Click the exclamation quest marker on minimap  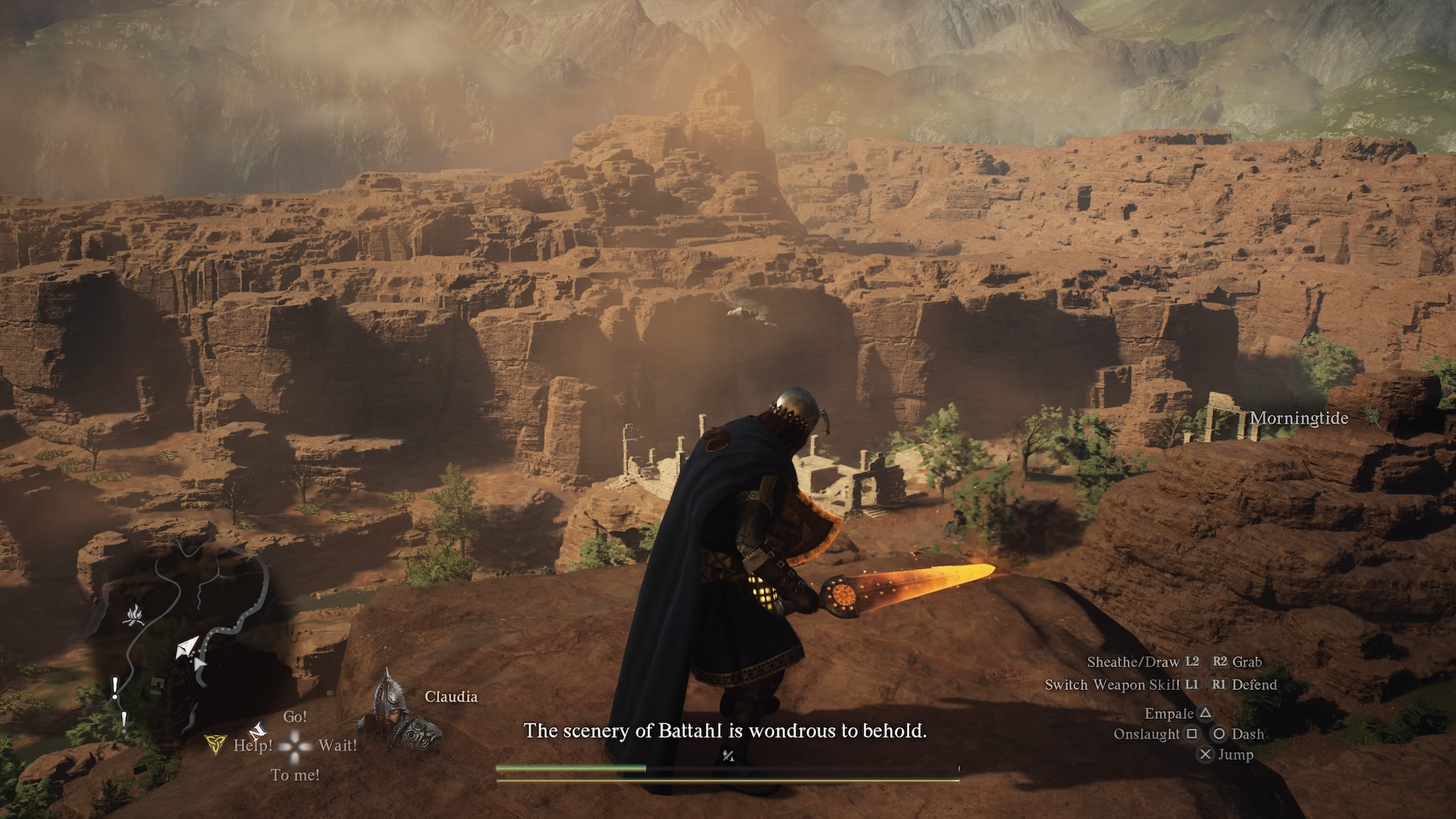tap(115, 689)
